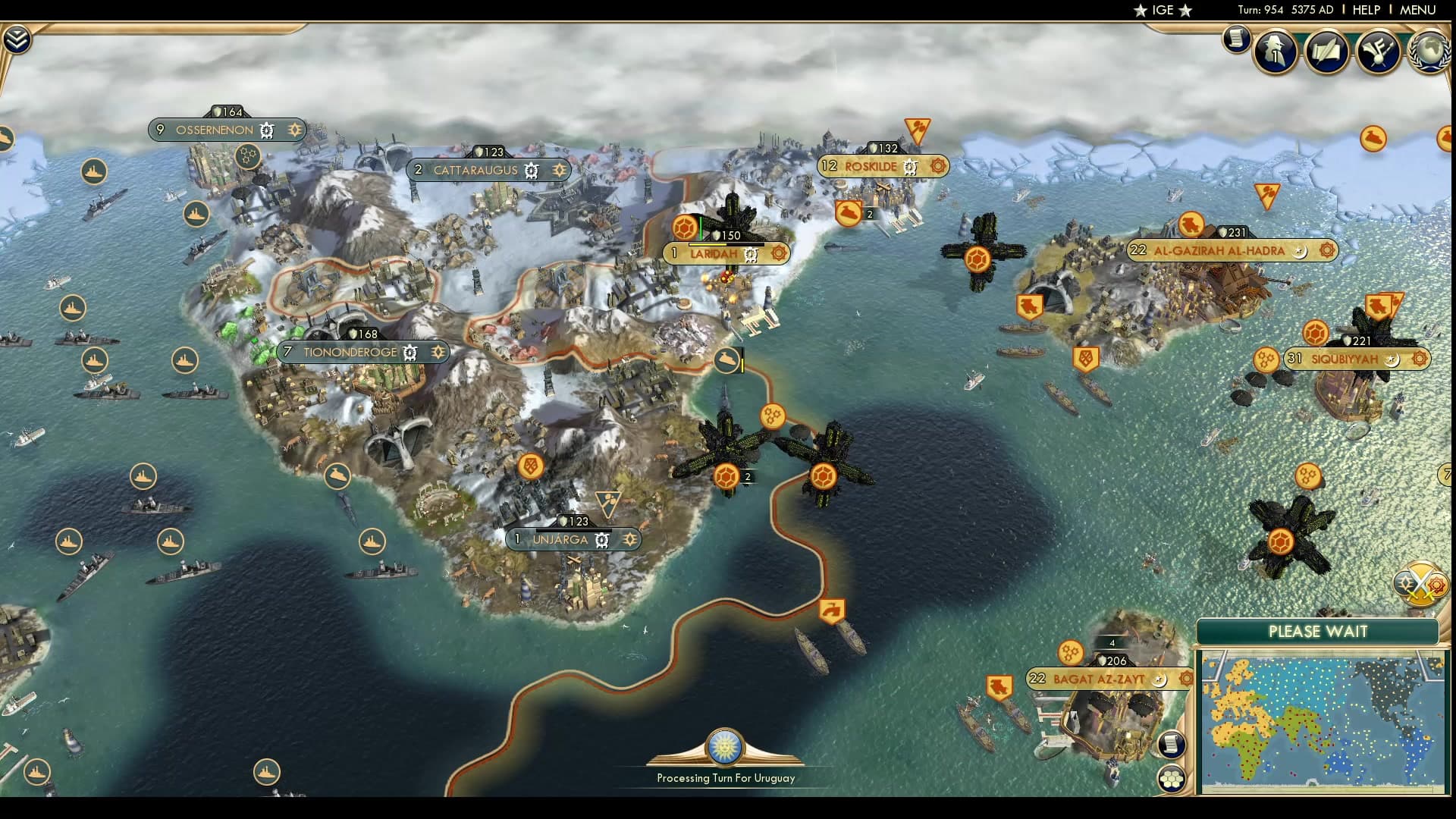Open HELP from the top bar
Viewport: 1456px width, 819px height.
point(1364,11)
